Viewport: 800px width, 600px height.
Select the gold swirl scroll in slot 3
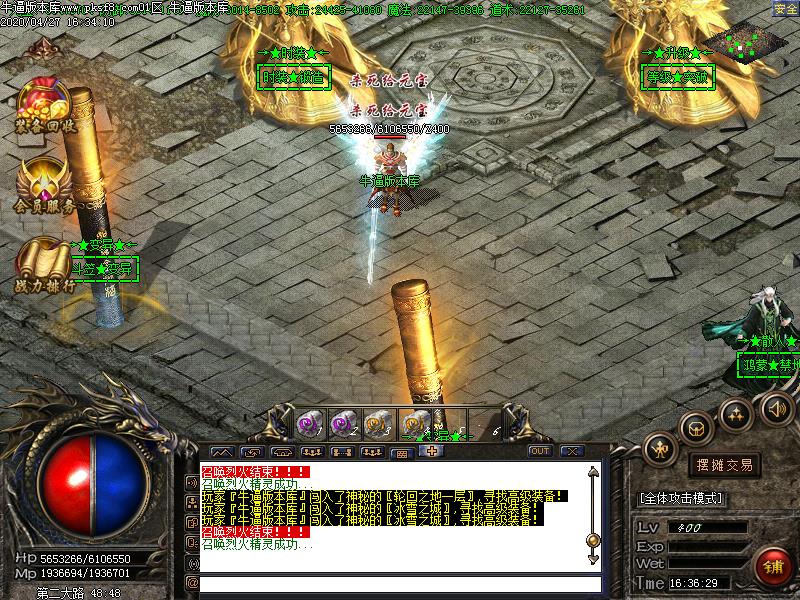click(376, 422)
